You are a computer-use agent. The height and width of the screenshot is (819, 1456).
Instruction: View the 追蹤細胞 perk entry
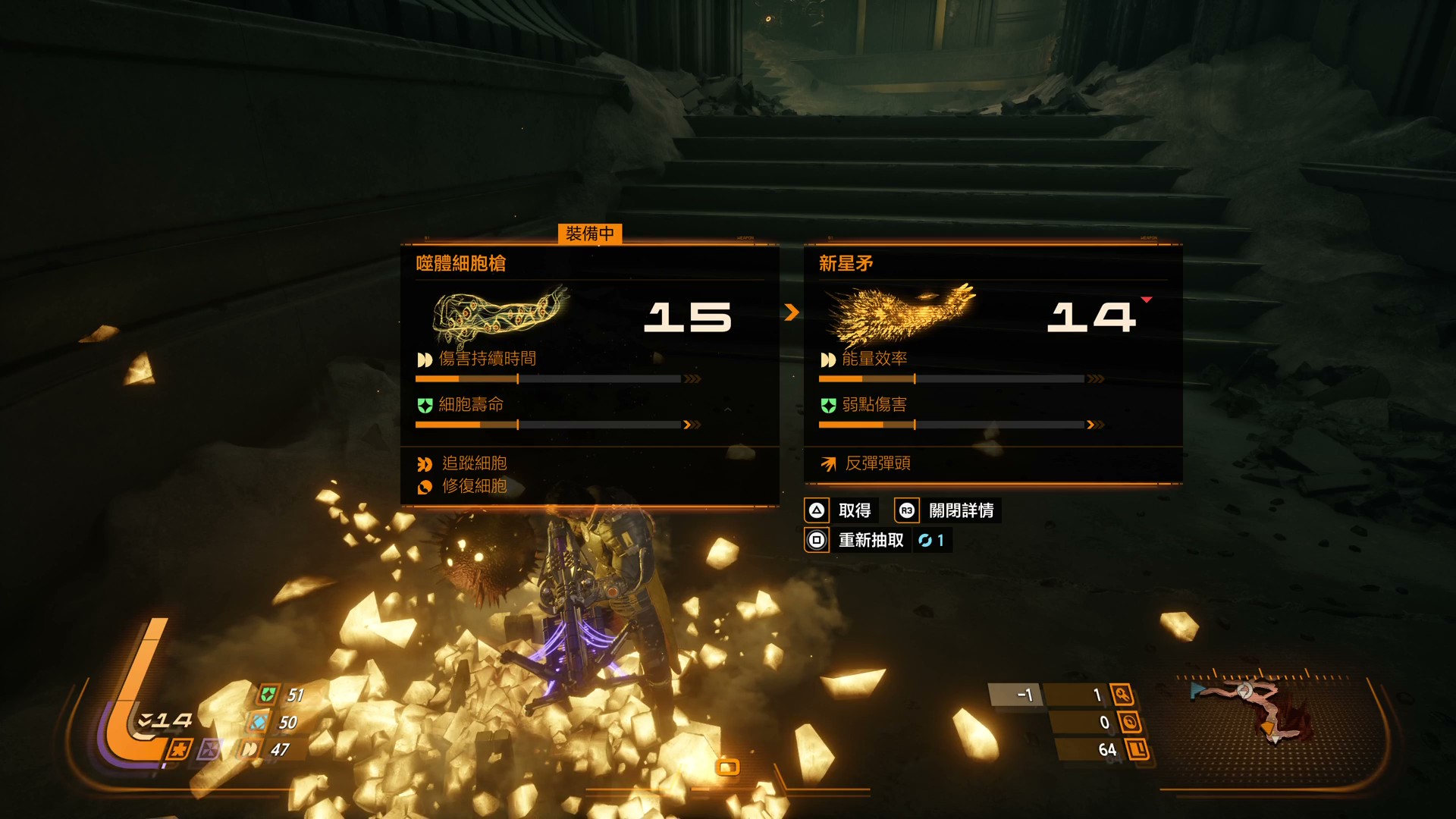474,463
